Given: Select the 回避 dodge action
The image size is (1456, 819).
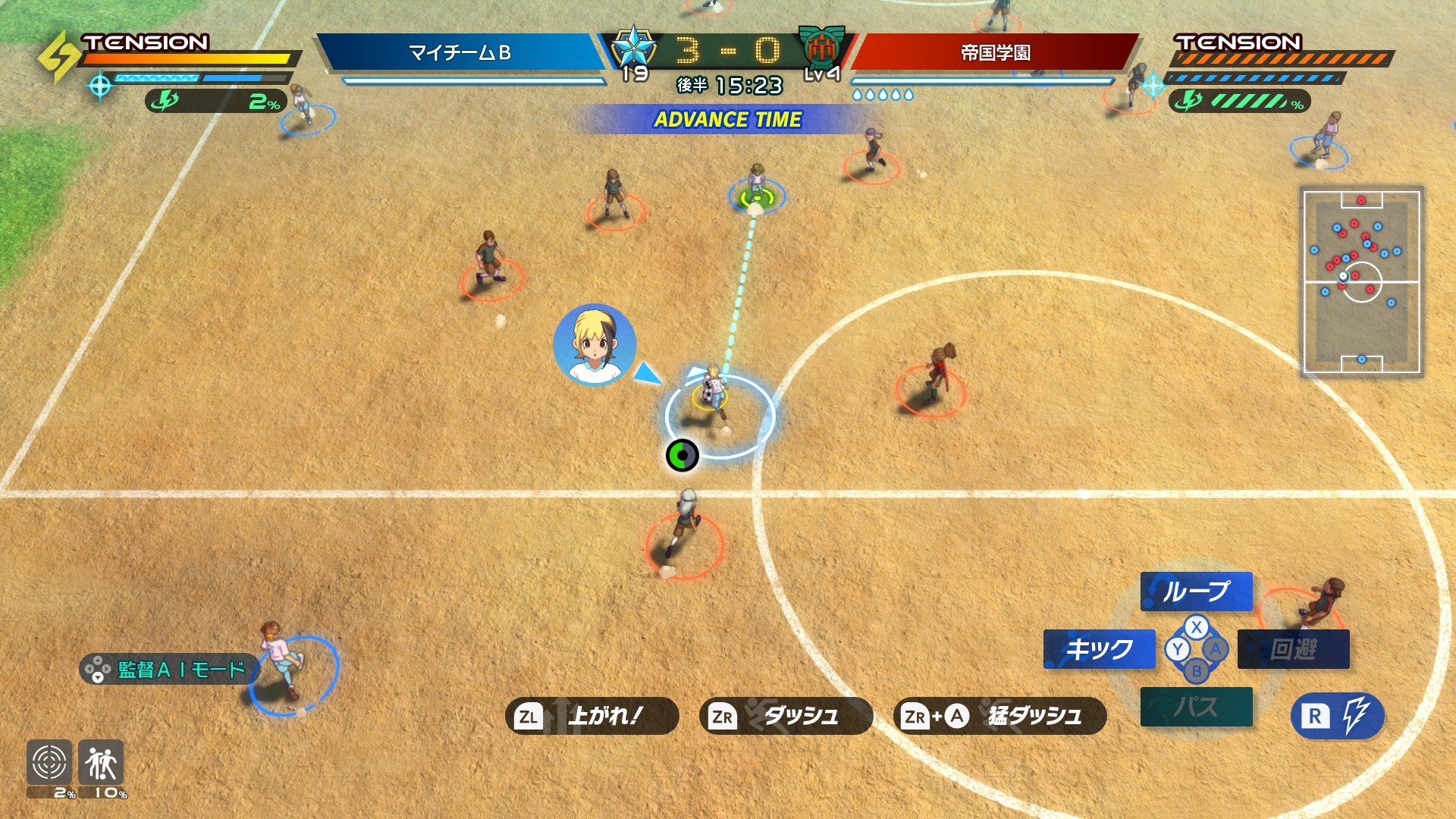Looking at the screenshot, I should click(x=1293, y=649).
